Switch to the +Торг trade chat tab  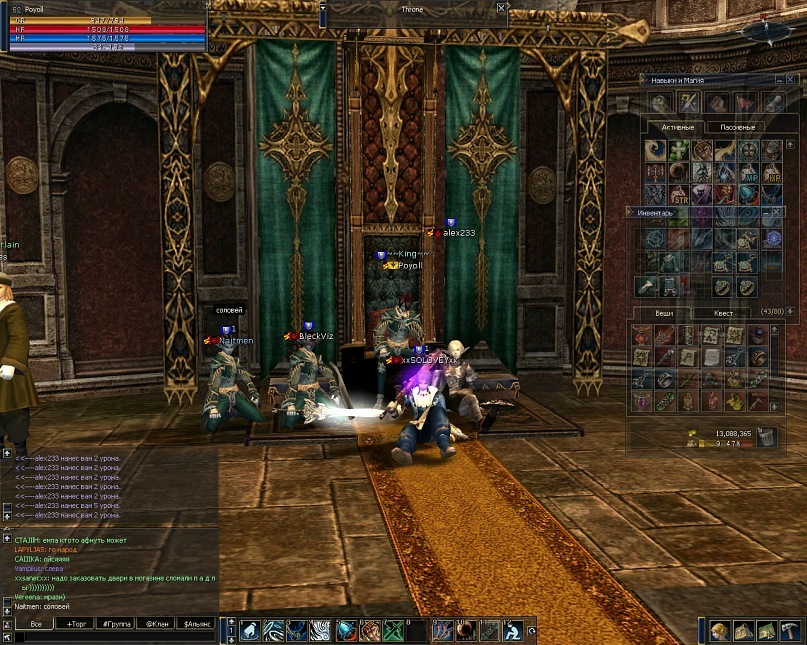tap(77, 623)
